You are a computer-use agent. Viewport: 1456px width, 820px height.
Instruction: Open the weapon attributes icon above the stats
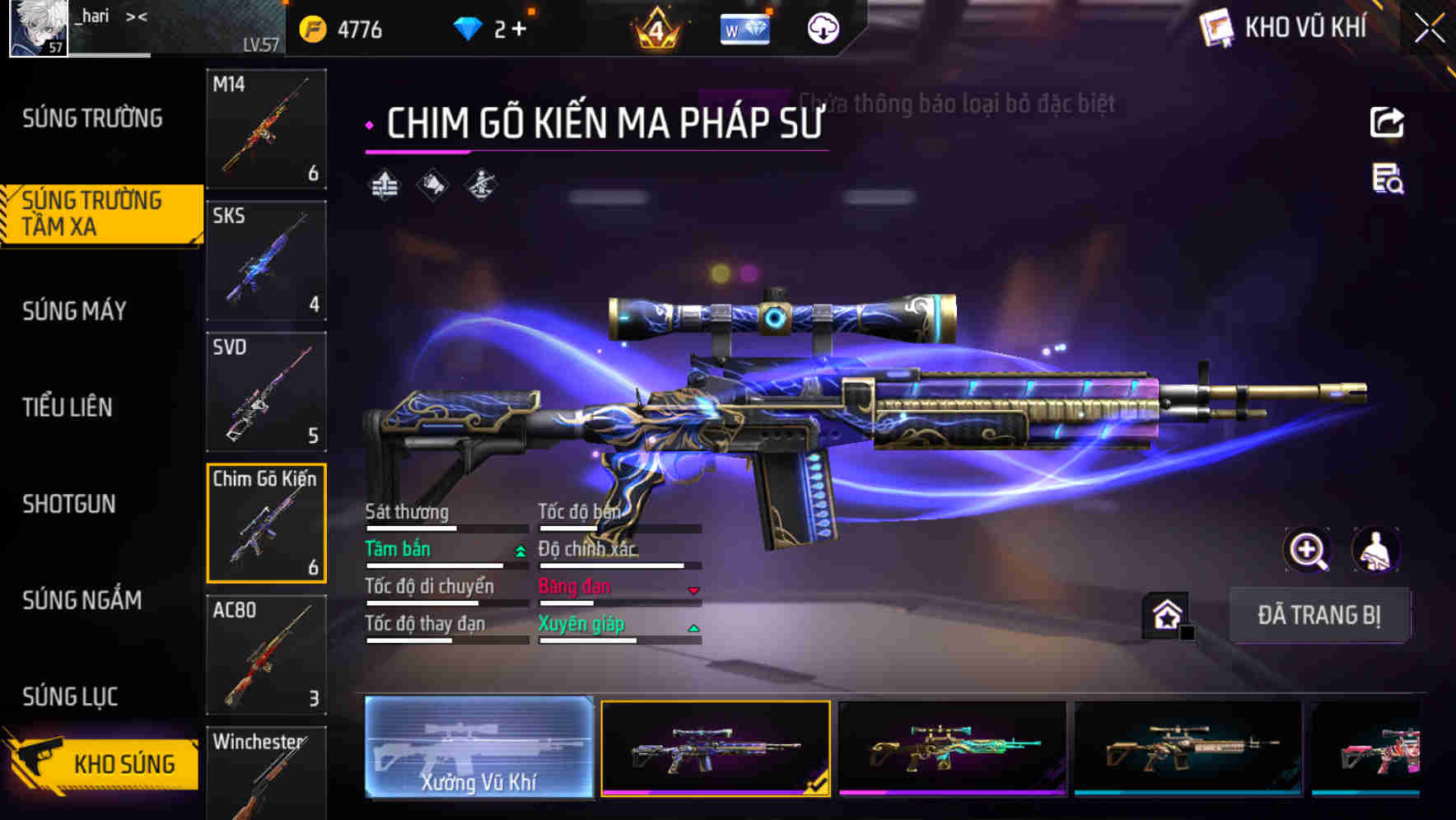tap(384, 185)
